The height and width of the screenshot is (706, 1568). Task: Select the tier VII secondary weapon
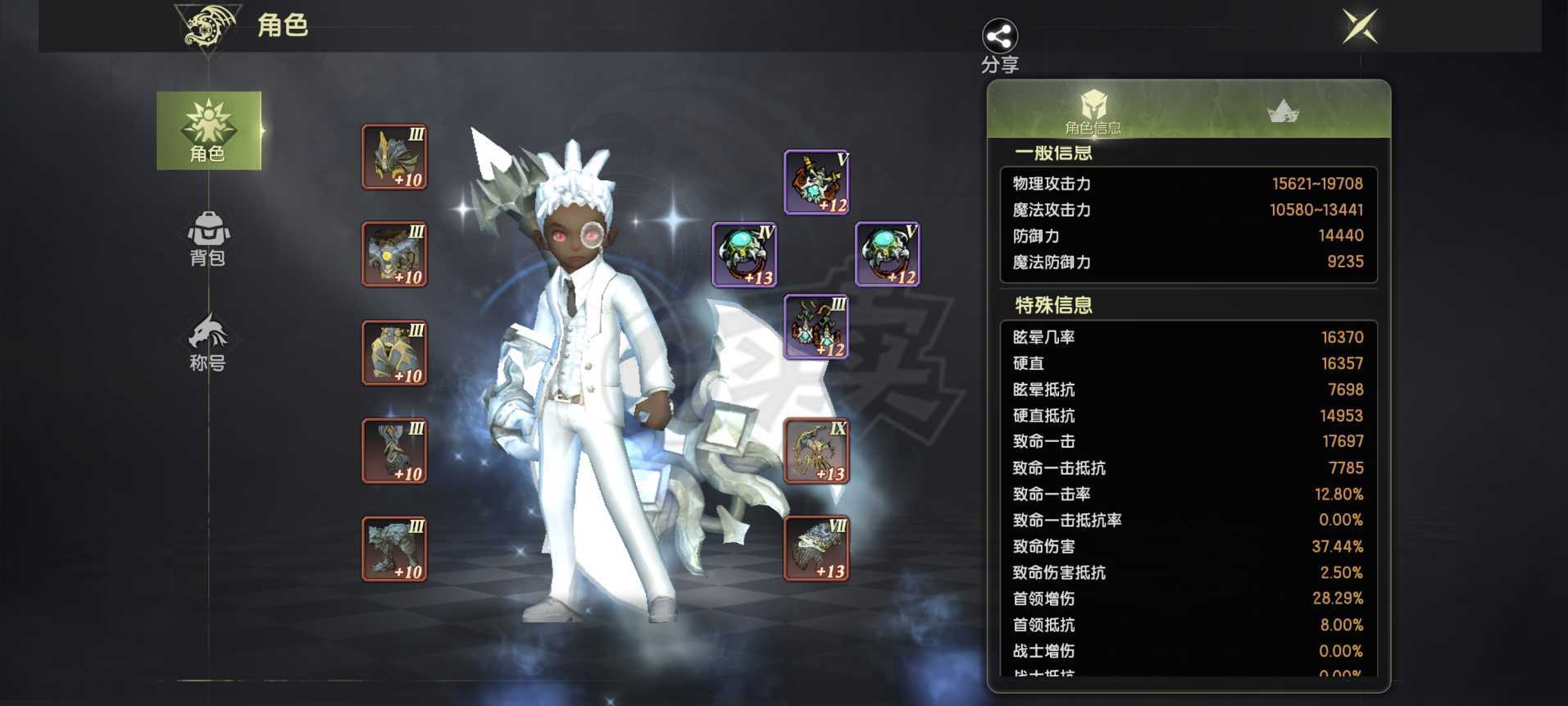coord(816,549)
